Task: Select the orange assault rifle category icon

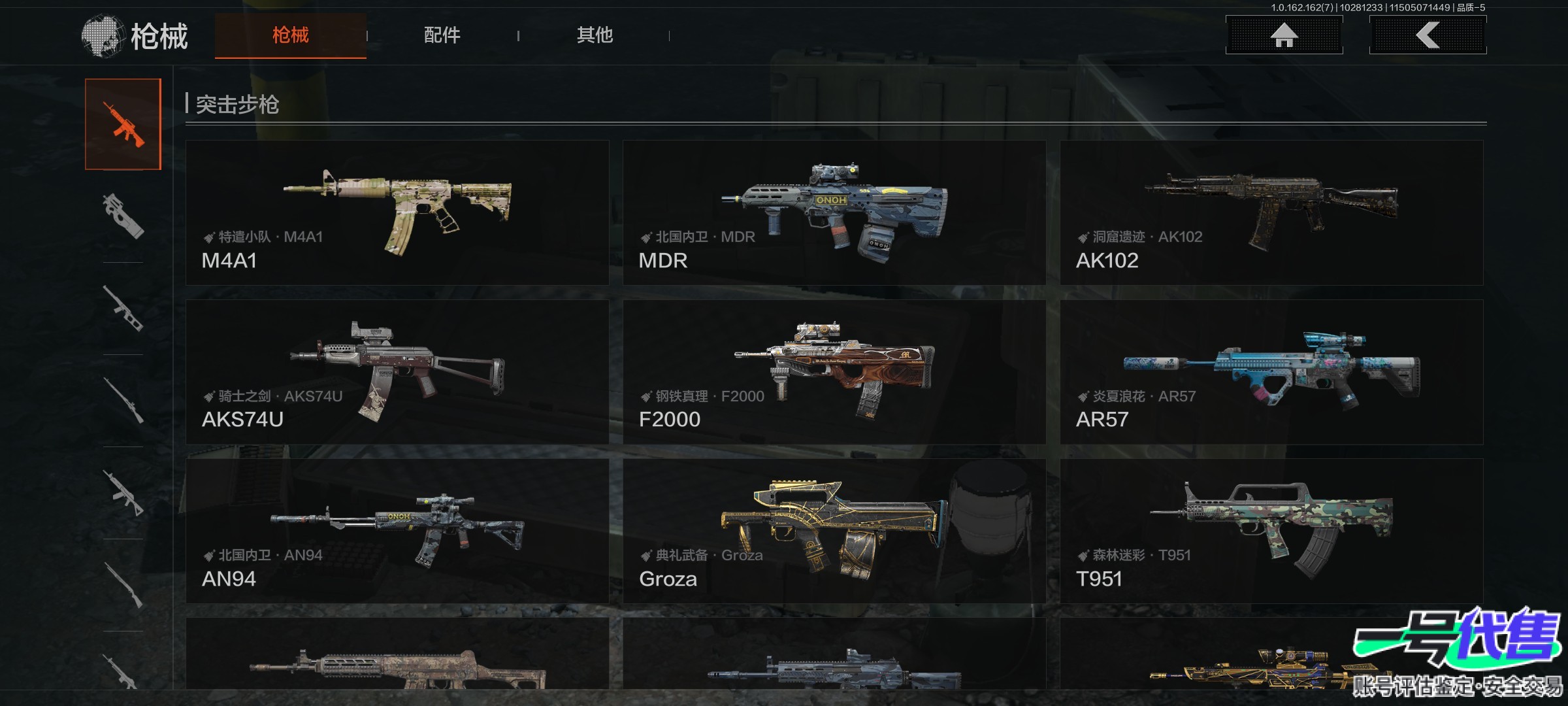Action: click(123, 124)
